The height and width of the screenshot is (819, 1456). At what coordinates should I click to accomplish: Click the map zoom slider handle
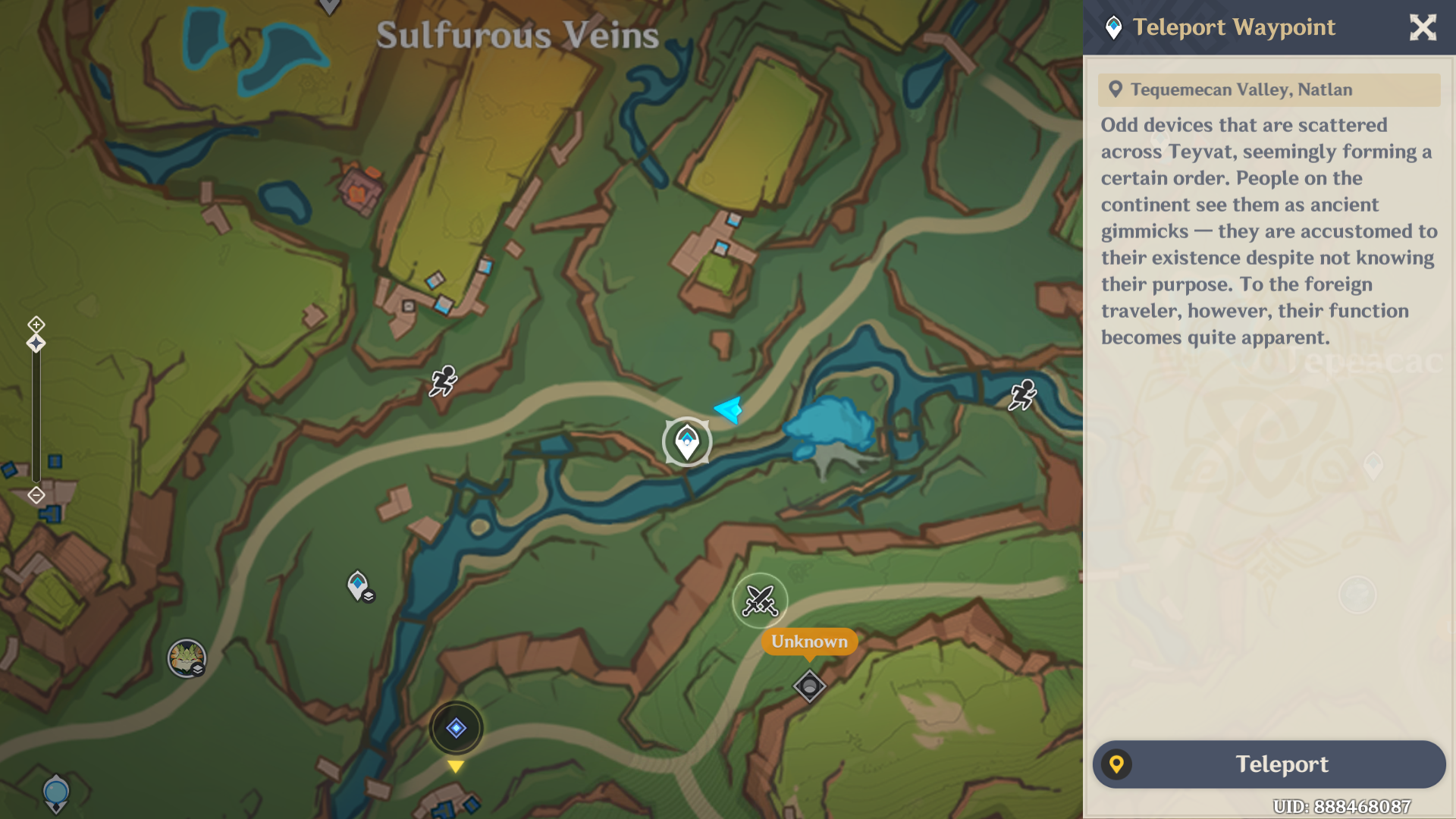(x=36, y=344)
